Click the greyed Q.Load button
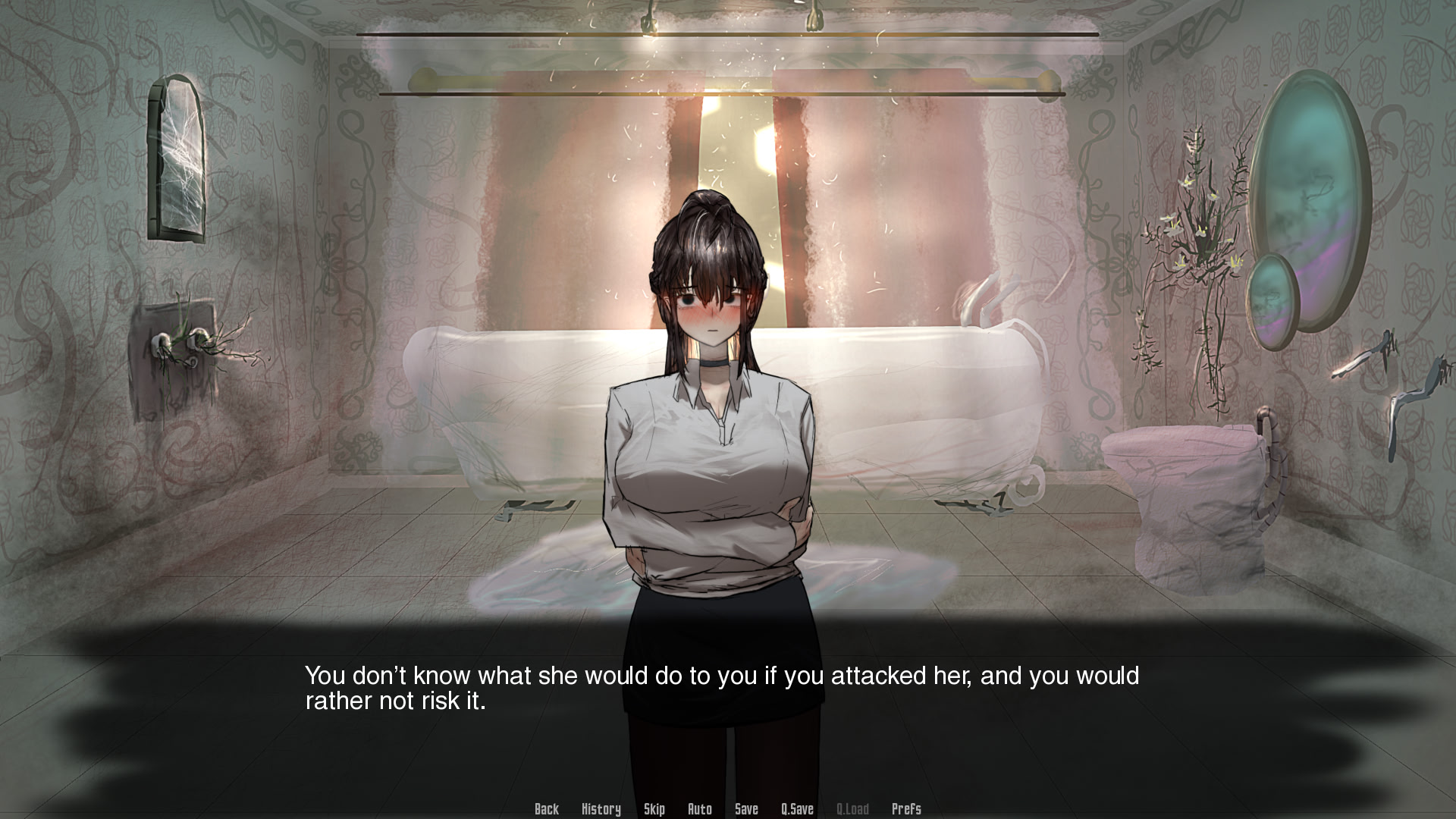 pyautogui.click(x=852, y=809)
